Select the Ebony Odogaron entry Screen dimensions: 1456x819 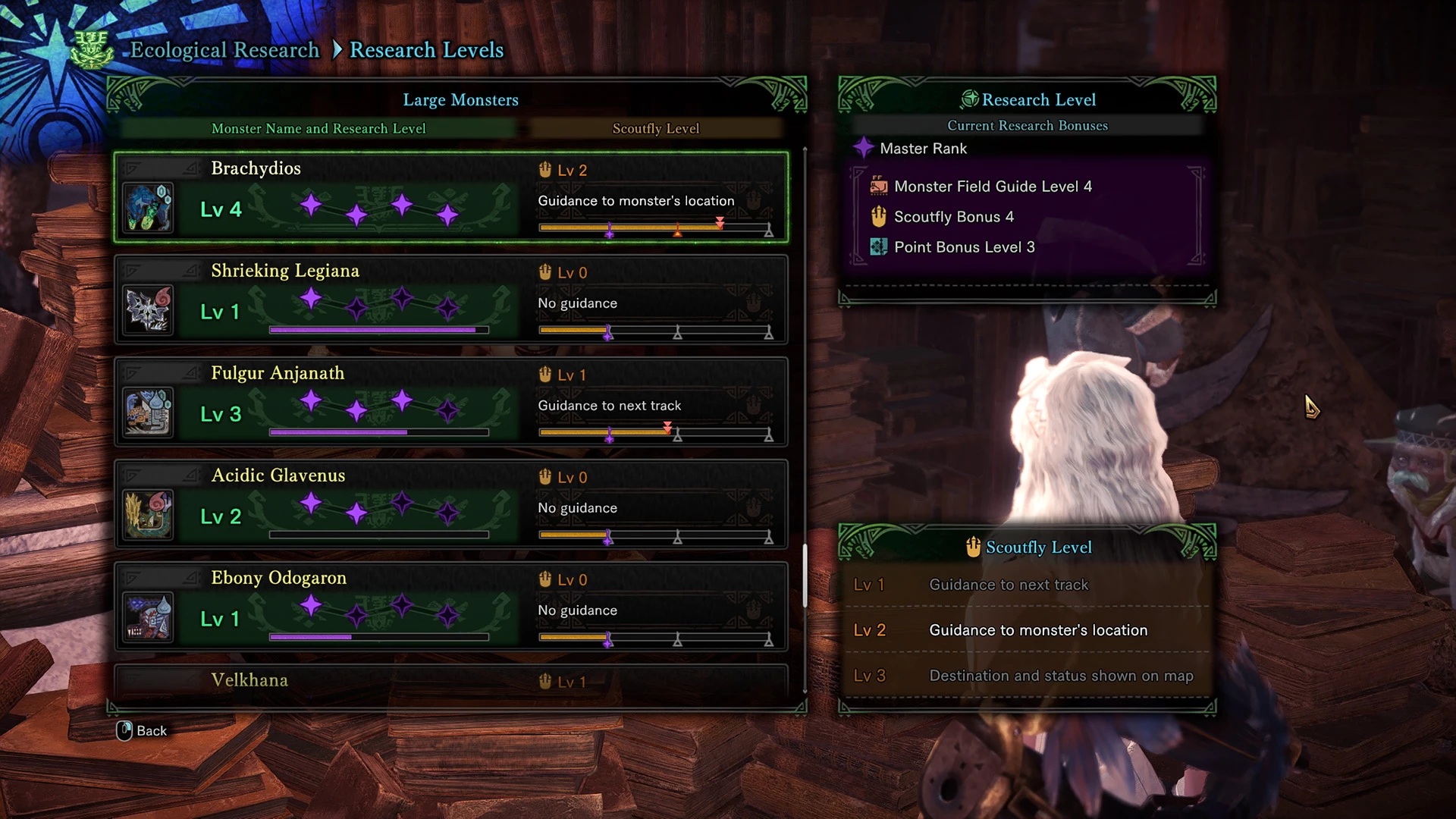point(450,607)
